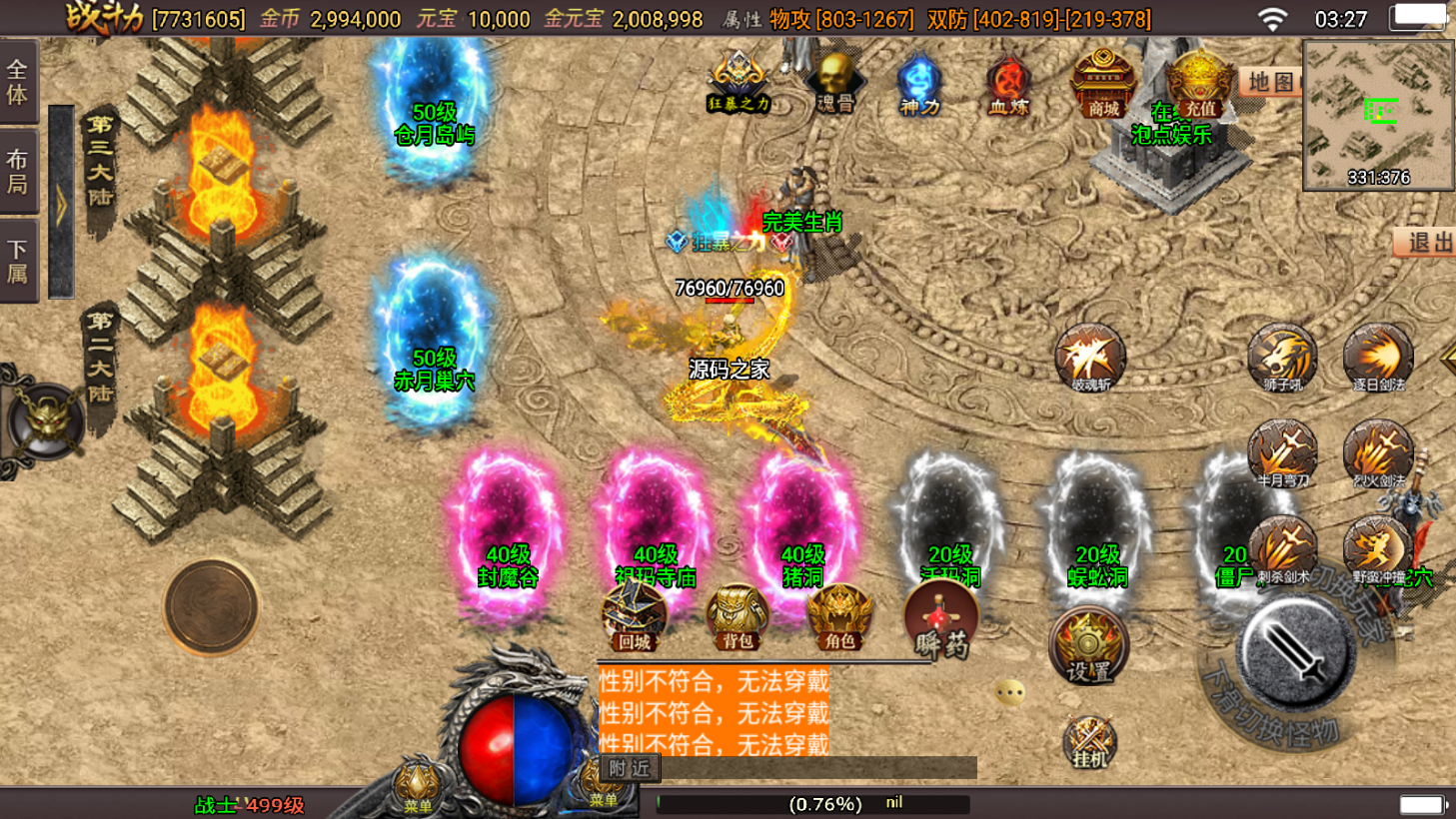Exit using the 退出 button
Screen dimensions: 1456x819
pyautogui.click(x=1428, y=243)
